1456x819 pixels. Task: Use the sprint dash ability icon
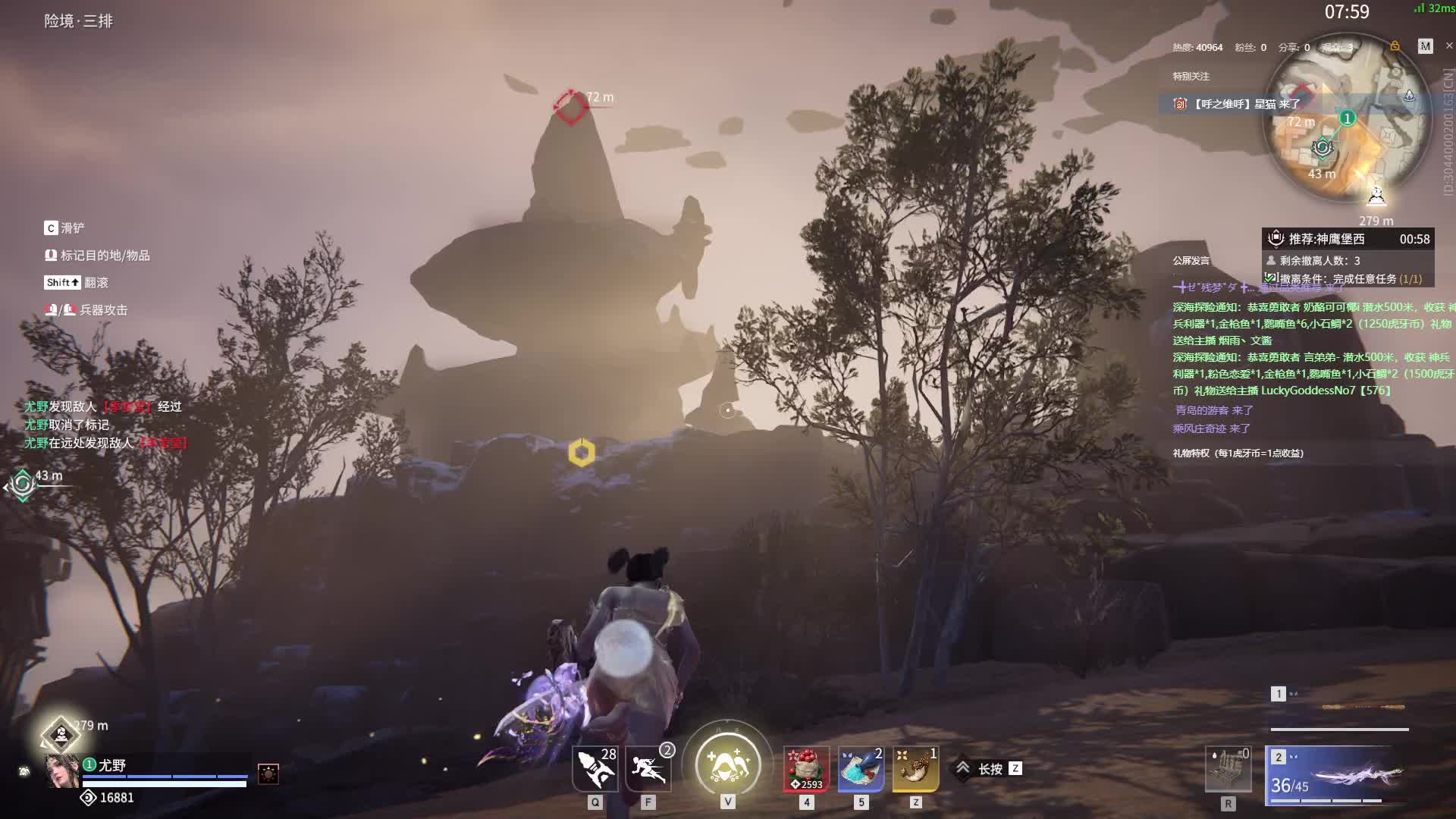click(648, 769)
